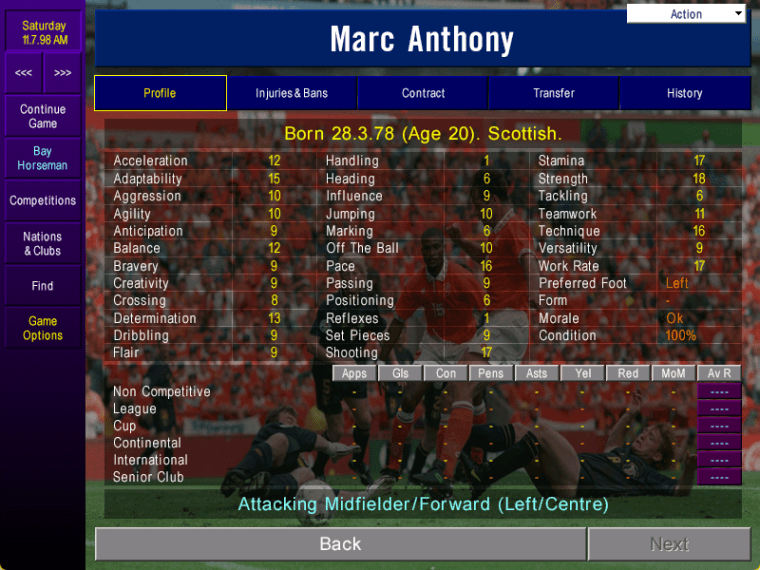View the History tab

point(685,93)
